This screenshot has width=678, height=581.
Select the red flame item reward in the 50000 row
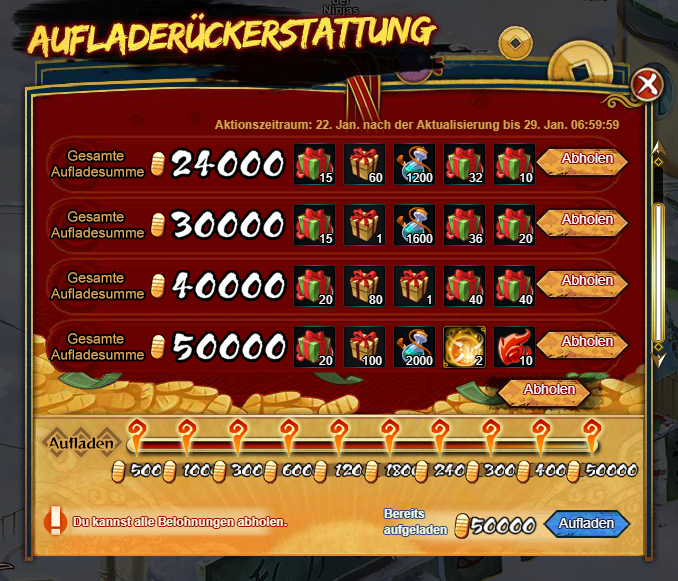point(514,347)
